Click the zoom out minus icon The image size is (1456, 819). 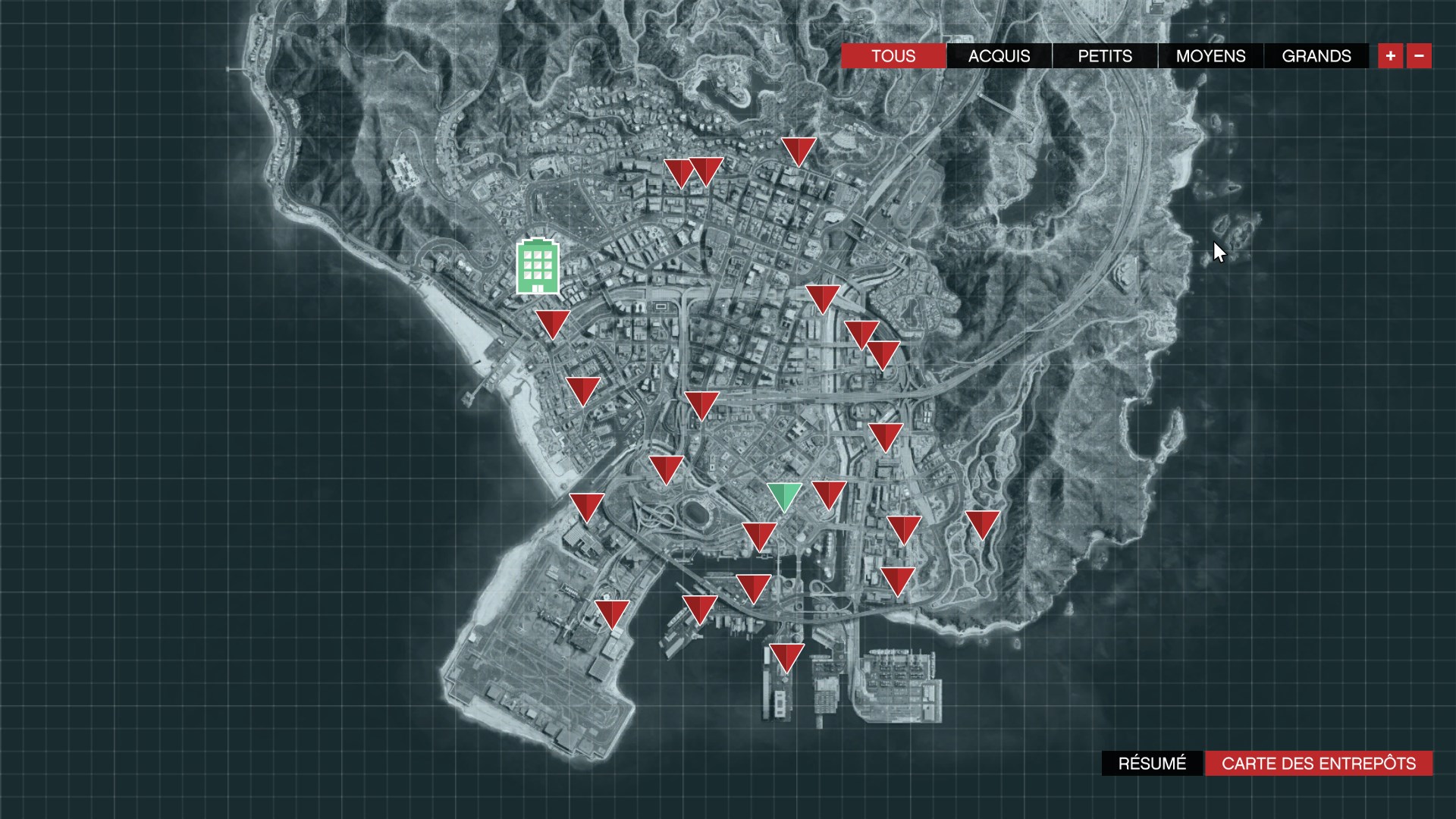[x=1418, y=55]
